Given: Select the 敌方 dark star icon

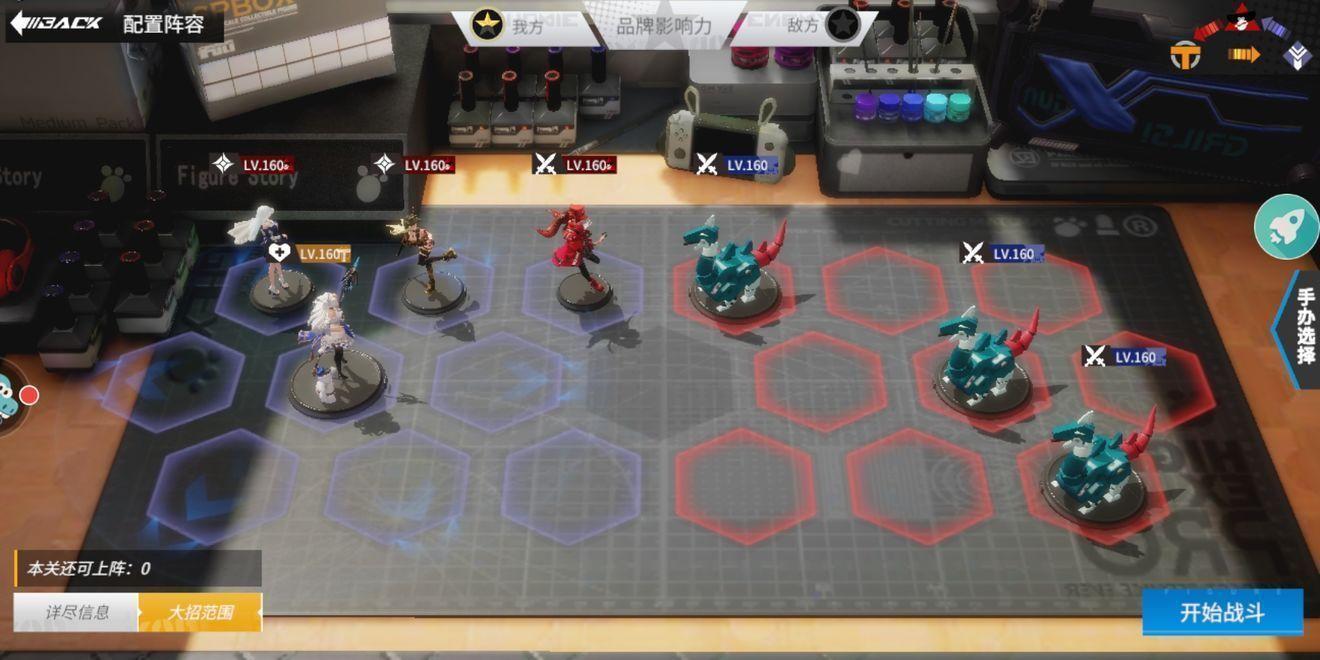Looking at the screenshot, I should [x=842, y=25].
